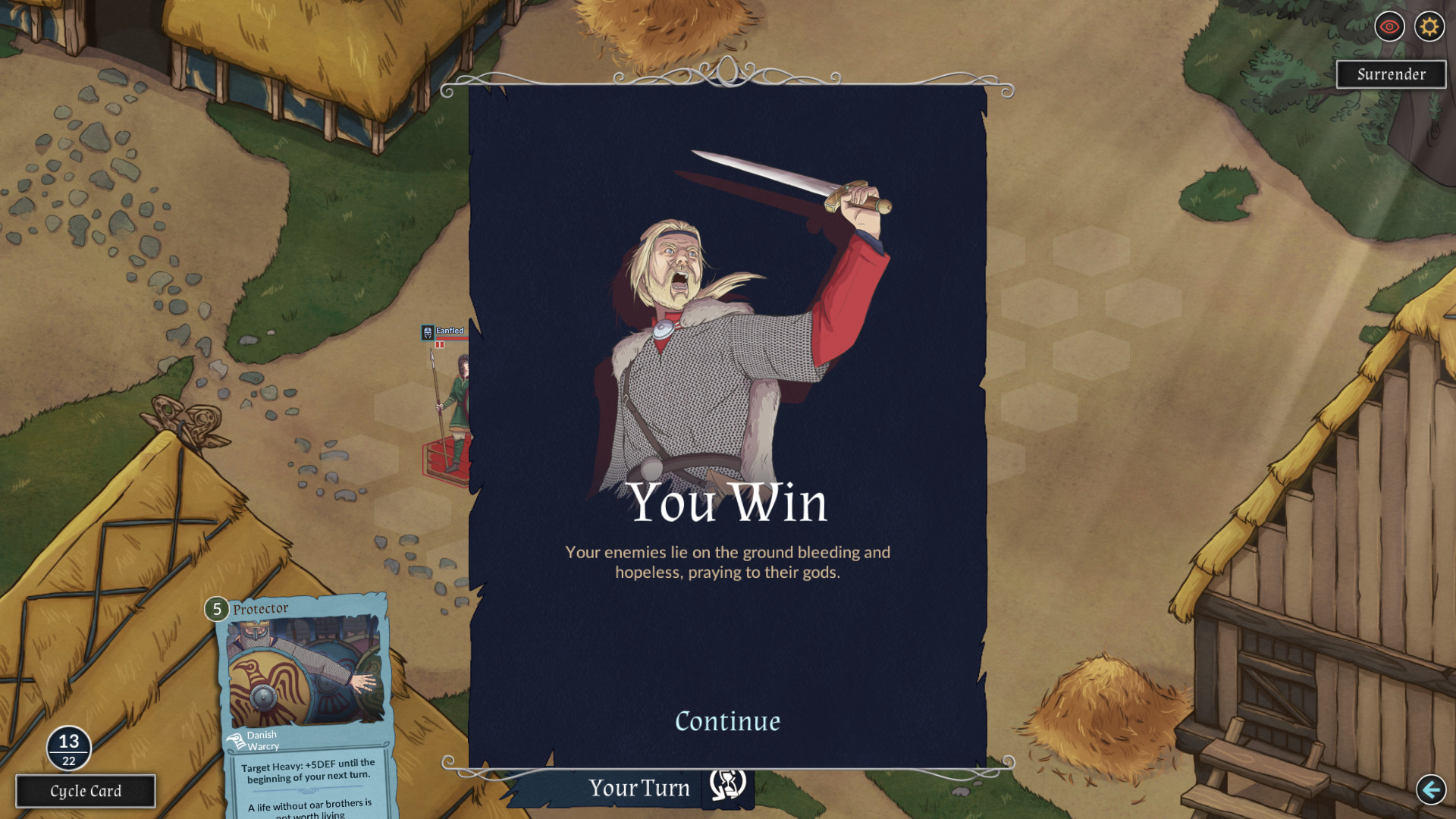Toggle enemy intent view with the eye icon
Screen dimensions: 1456x819
tap(1389, 27)
